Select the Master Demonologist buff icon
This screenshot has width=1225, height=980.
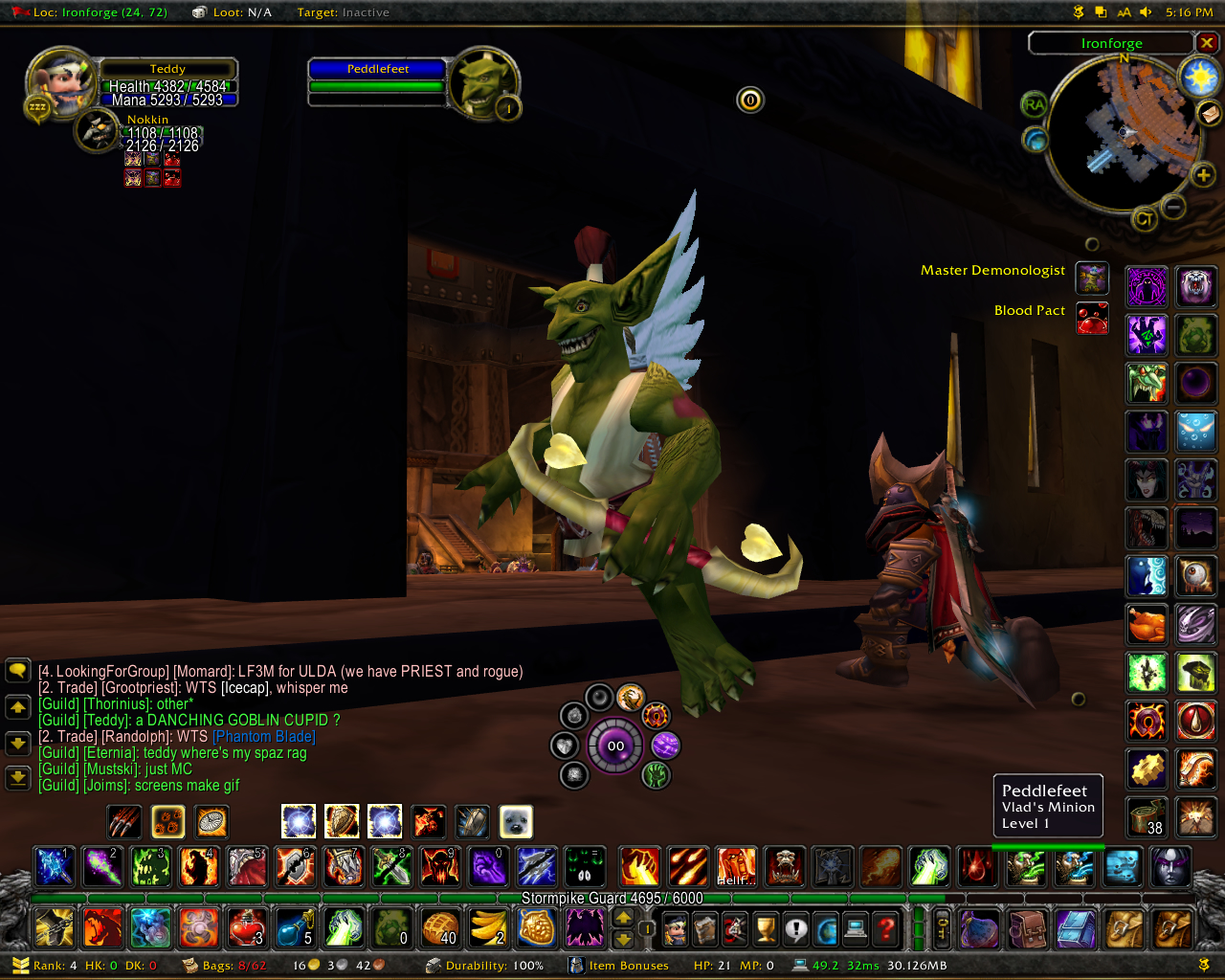1092,278
